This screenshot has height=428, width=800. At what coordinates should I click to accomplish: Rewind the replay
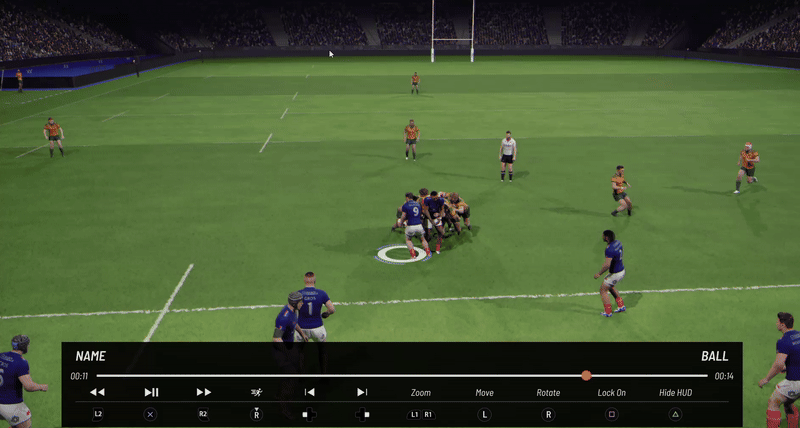click(97, 392)
